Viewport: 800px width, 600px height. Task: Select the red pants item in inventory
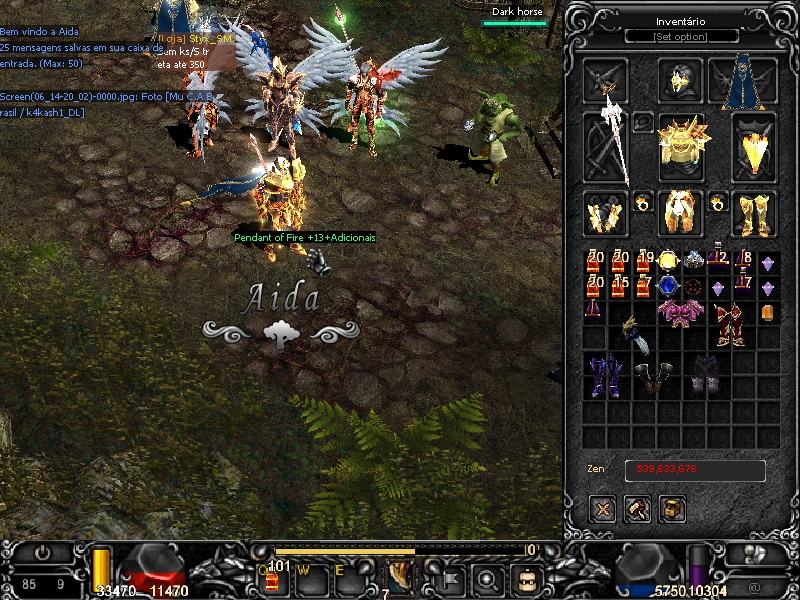coord(730,325)
